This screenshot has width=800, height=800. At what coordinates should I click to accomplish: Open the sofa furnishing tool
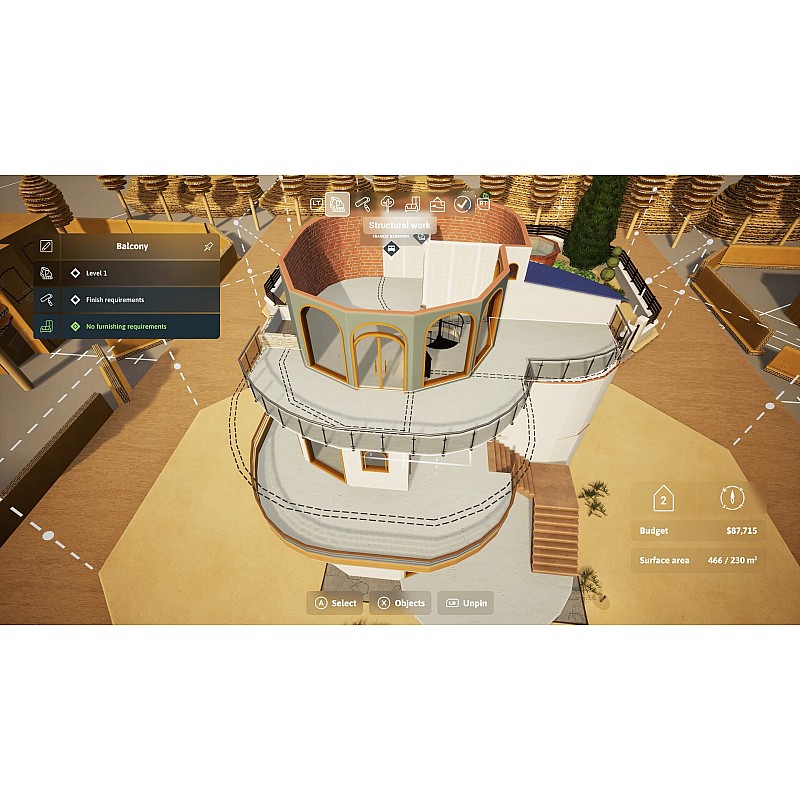(x=413, y=204)
